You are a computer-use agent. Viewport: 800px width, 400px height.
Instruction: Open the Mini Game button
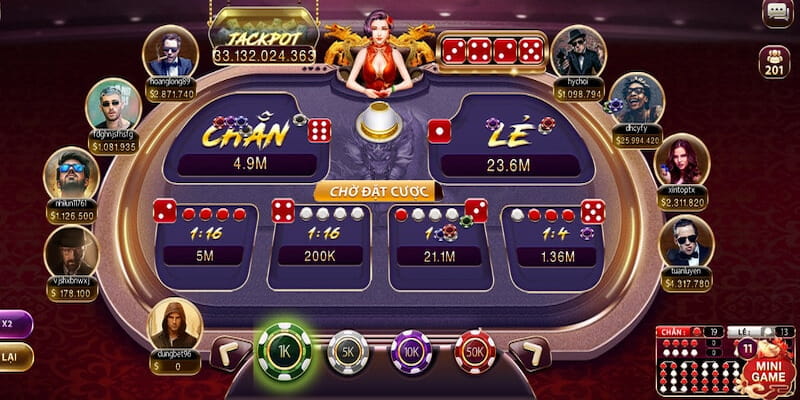pos(769,368)
